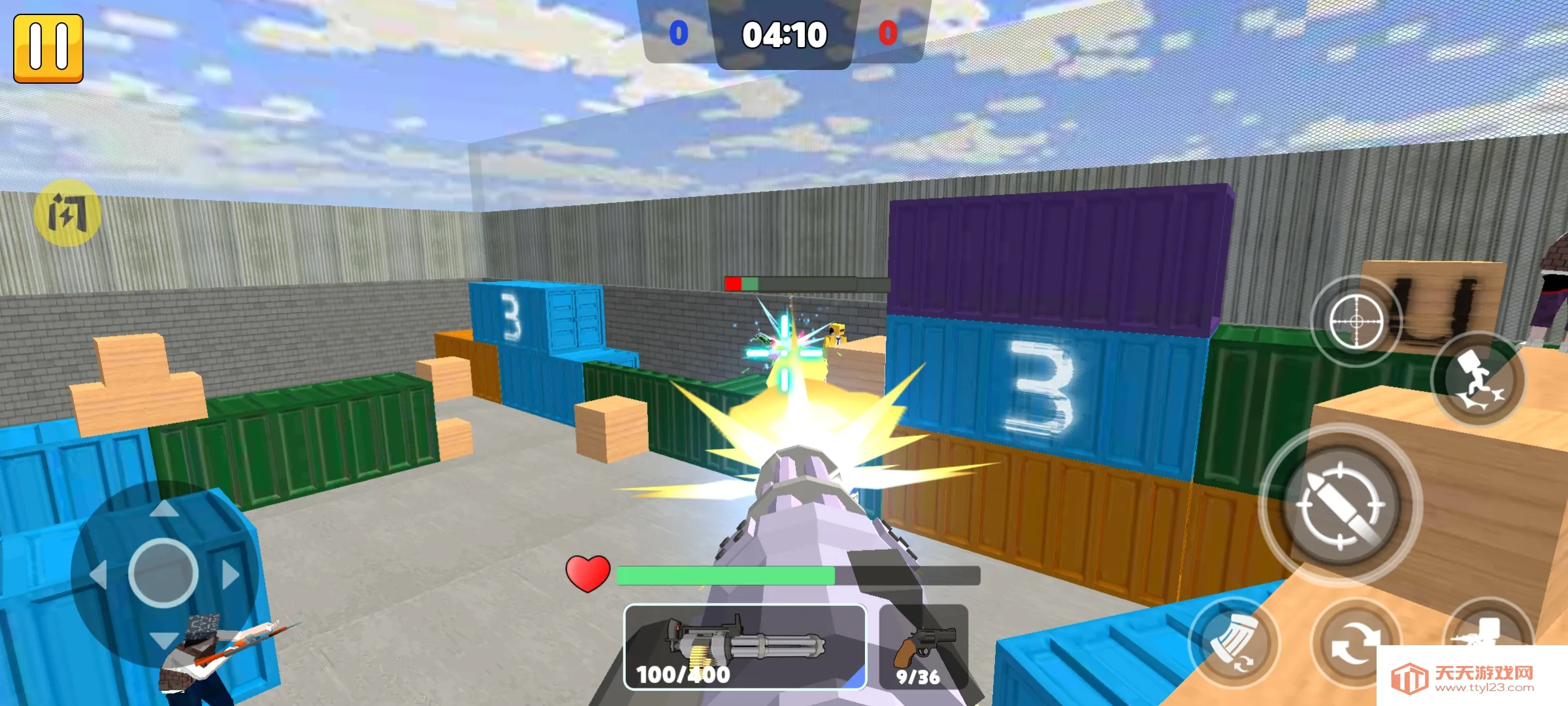Activate the yellow flash skill icon
The height and width of the screenshot is (706, 1568).
coord(67,212)
